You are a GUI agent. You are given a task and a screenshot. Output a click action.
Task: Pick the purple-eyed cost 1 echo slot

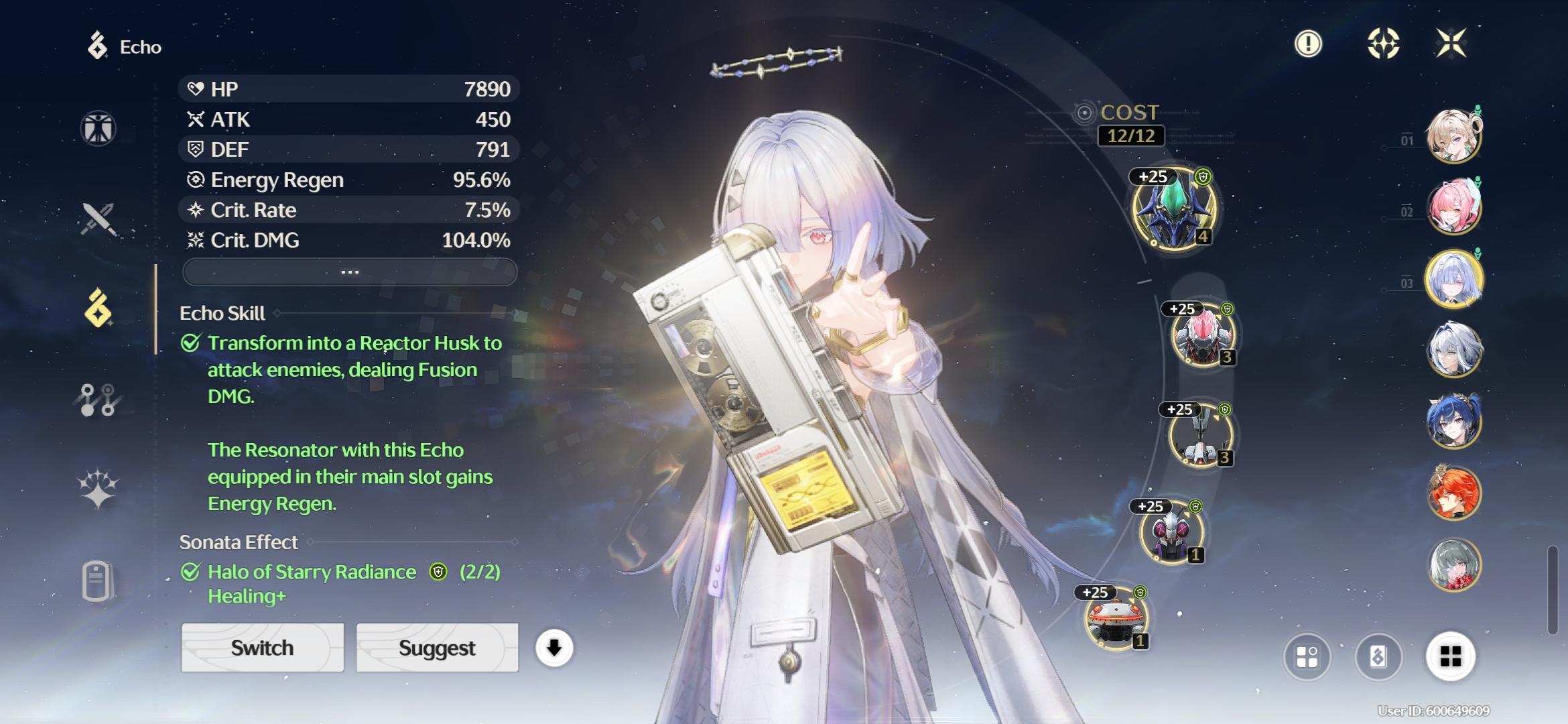[1171, 533]
